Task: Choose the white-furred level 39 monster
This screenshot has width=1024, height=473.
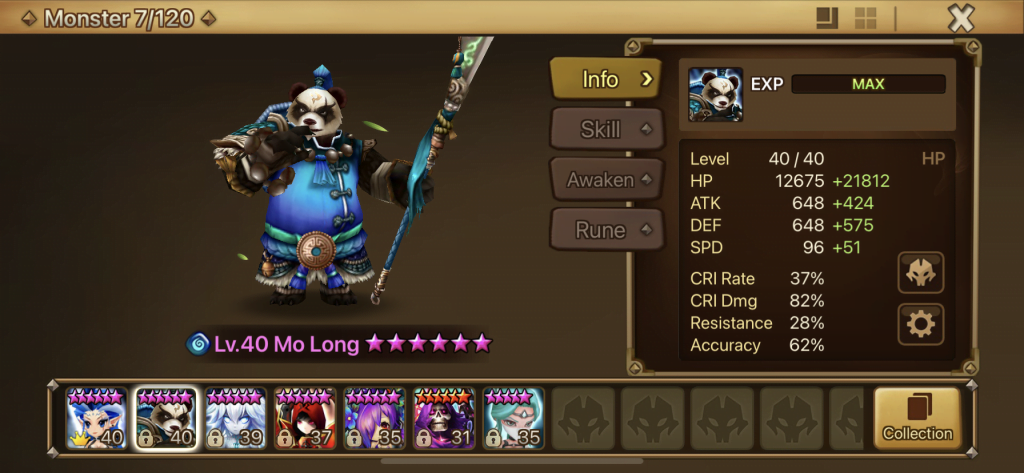Action: click(236, 417)
